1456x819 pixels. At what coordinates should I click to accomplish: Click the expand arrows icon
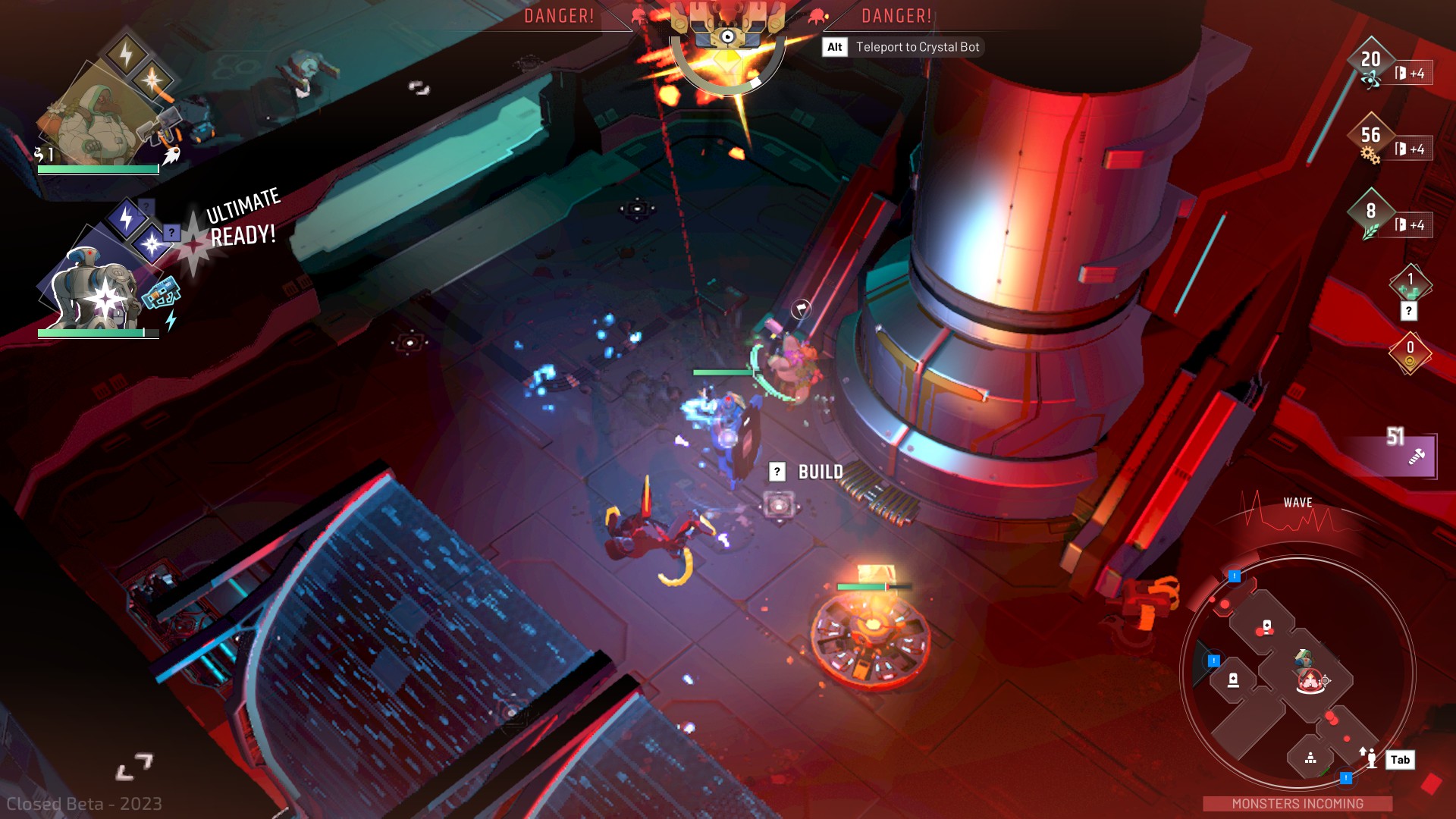135,767
